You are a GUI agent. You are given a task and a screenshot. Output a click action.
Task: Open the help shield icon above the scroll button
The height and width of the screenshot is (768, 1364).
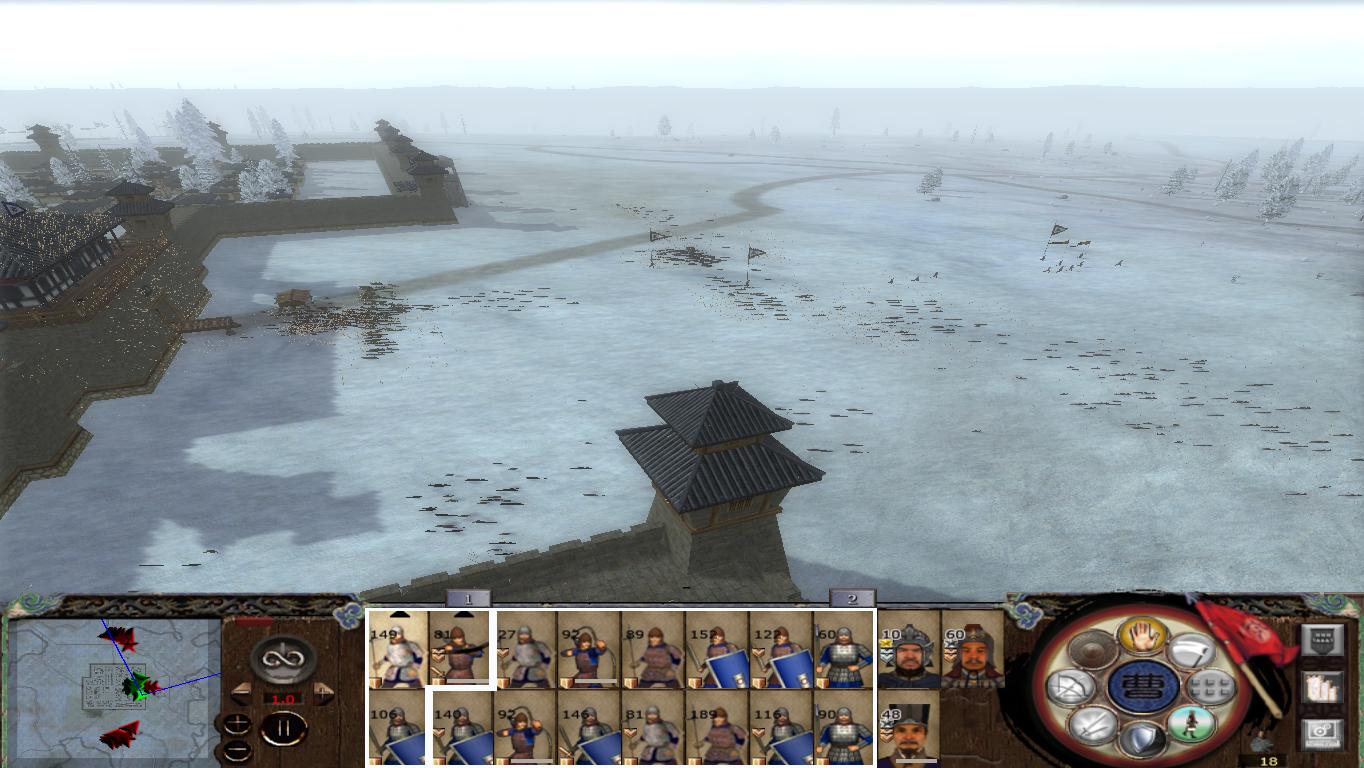(1322, 639)
